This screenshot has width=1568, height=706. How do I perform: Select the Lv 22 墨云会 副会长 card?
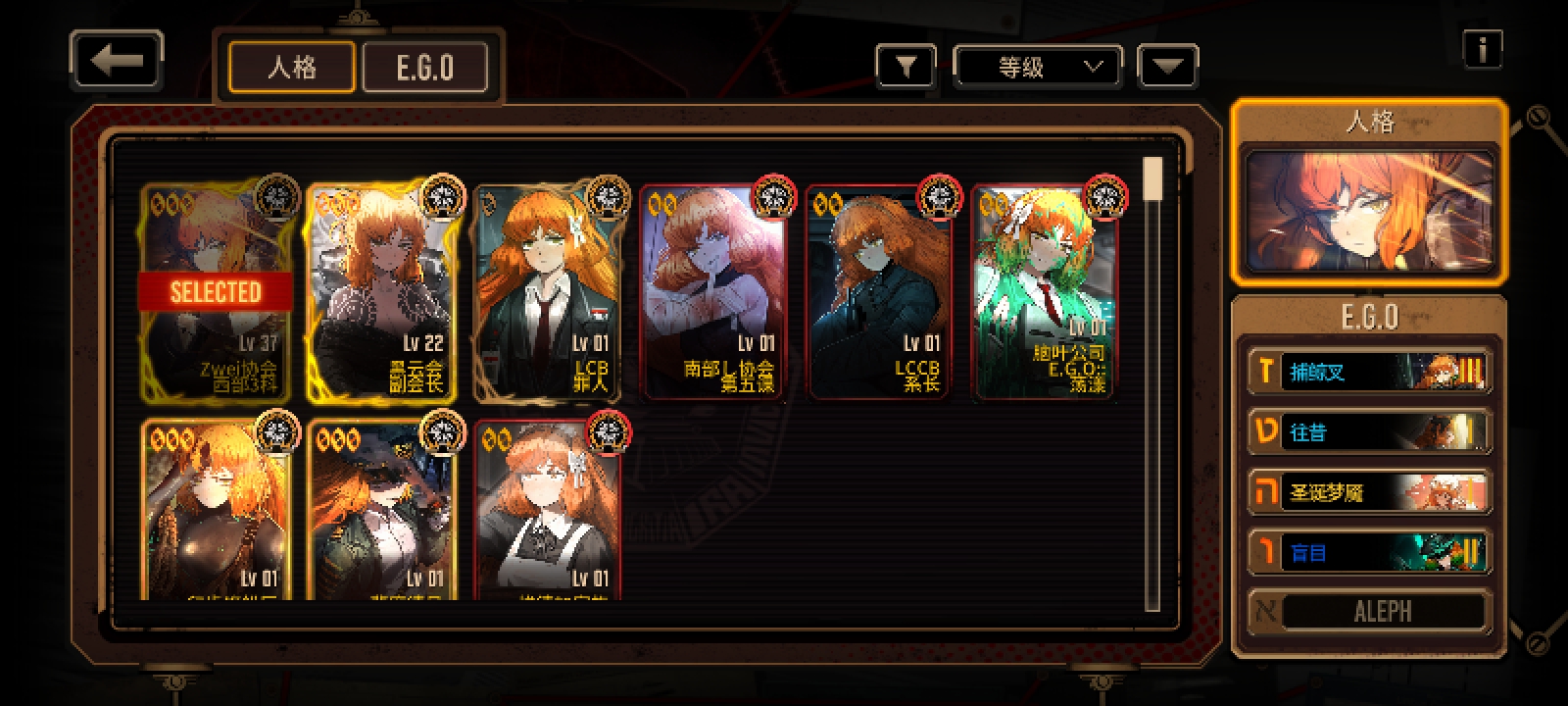pyautogui.click(x=383, y=292)
